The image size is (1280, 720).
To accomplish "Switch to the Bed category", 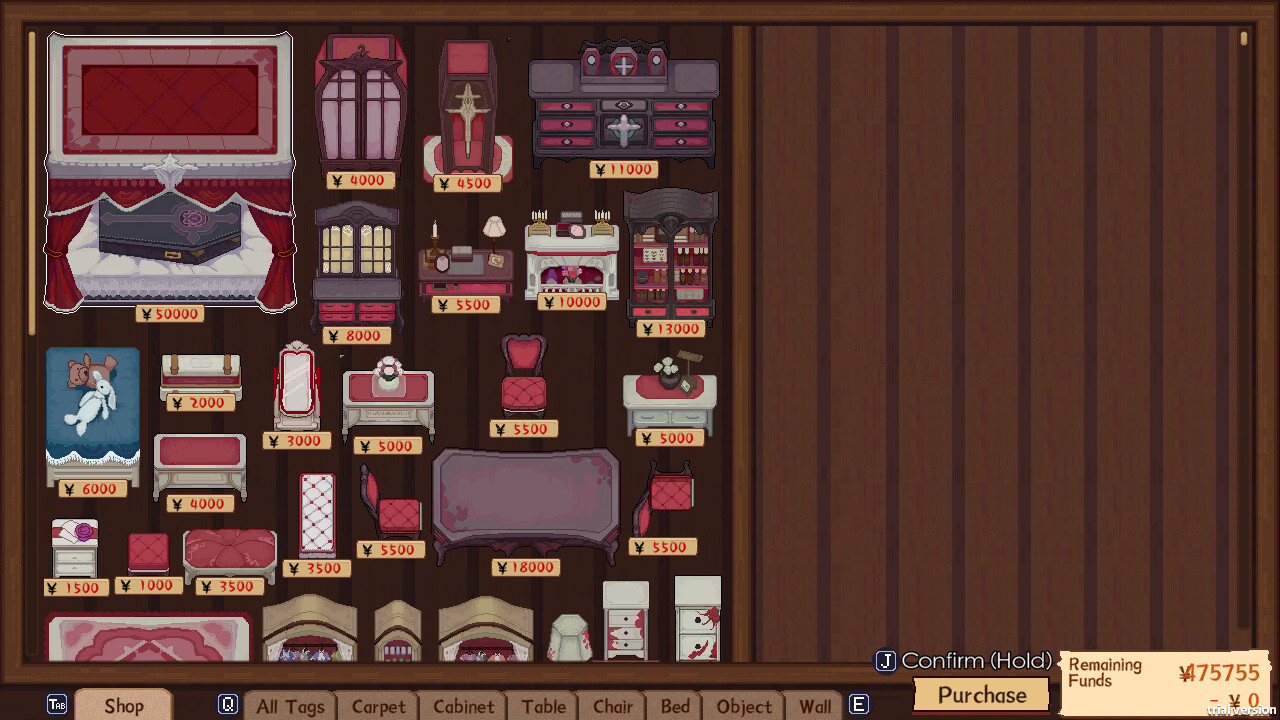I will coord(675,707).
